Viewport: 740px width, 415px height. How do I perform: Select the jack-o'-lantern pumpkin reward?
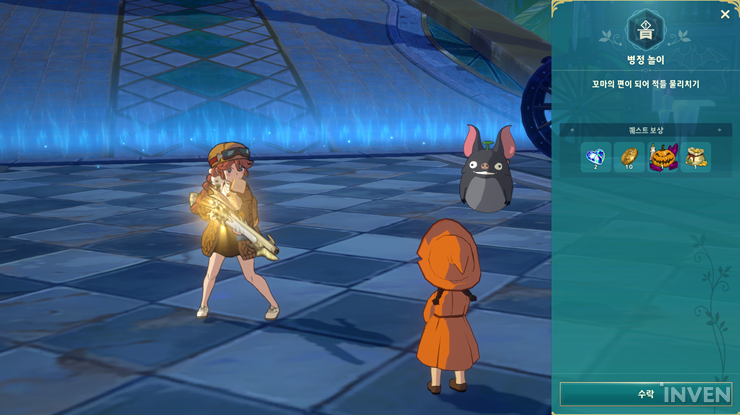[662, 157]
